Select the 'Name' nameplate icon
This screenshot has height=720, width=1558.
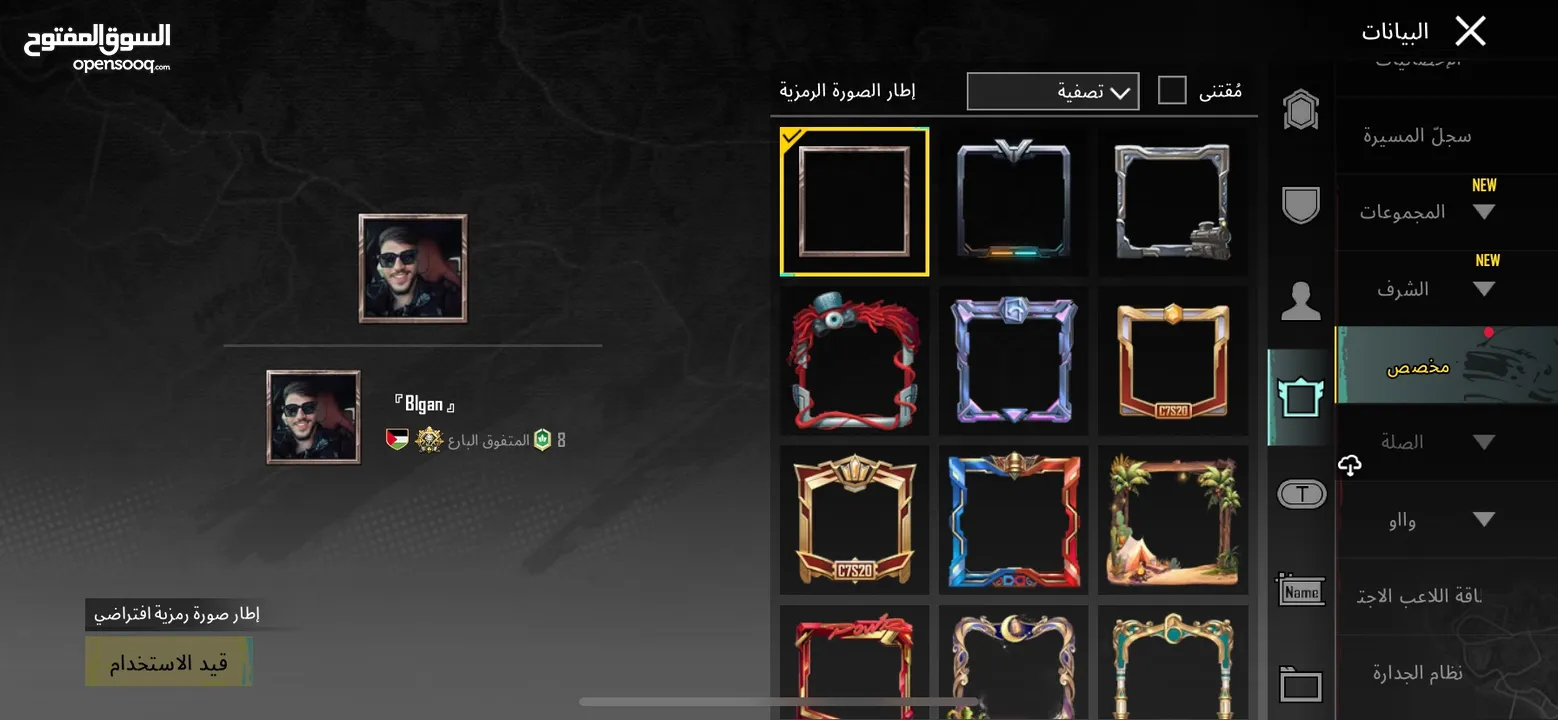(x=1300, y=591)
